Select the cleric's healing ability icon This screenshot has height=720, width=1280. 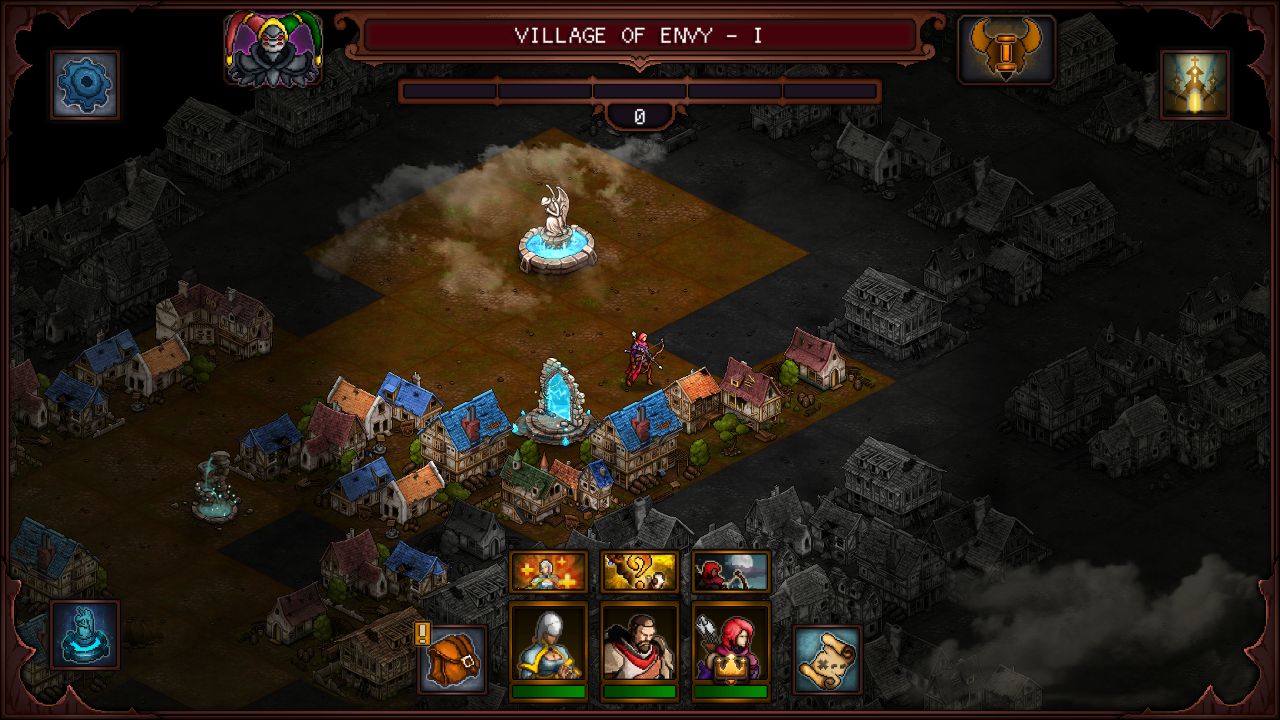[548, 571]
